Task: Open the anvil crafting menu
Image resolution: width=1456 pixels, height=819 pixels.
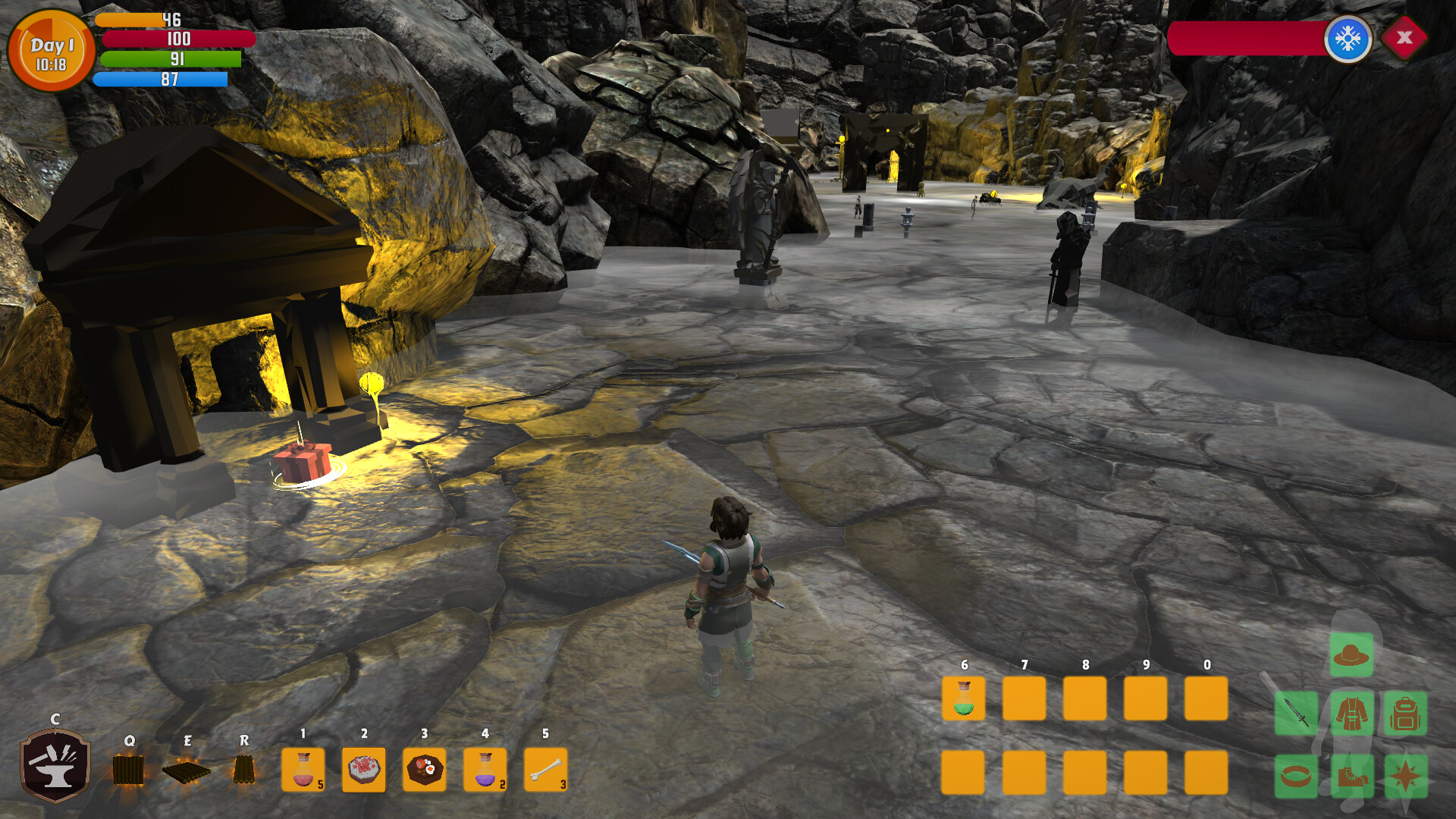Action: coord(55,764)
